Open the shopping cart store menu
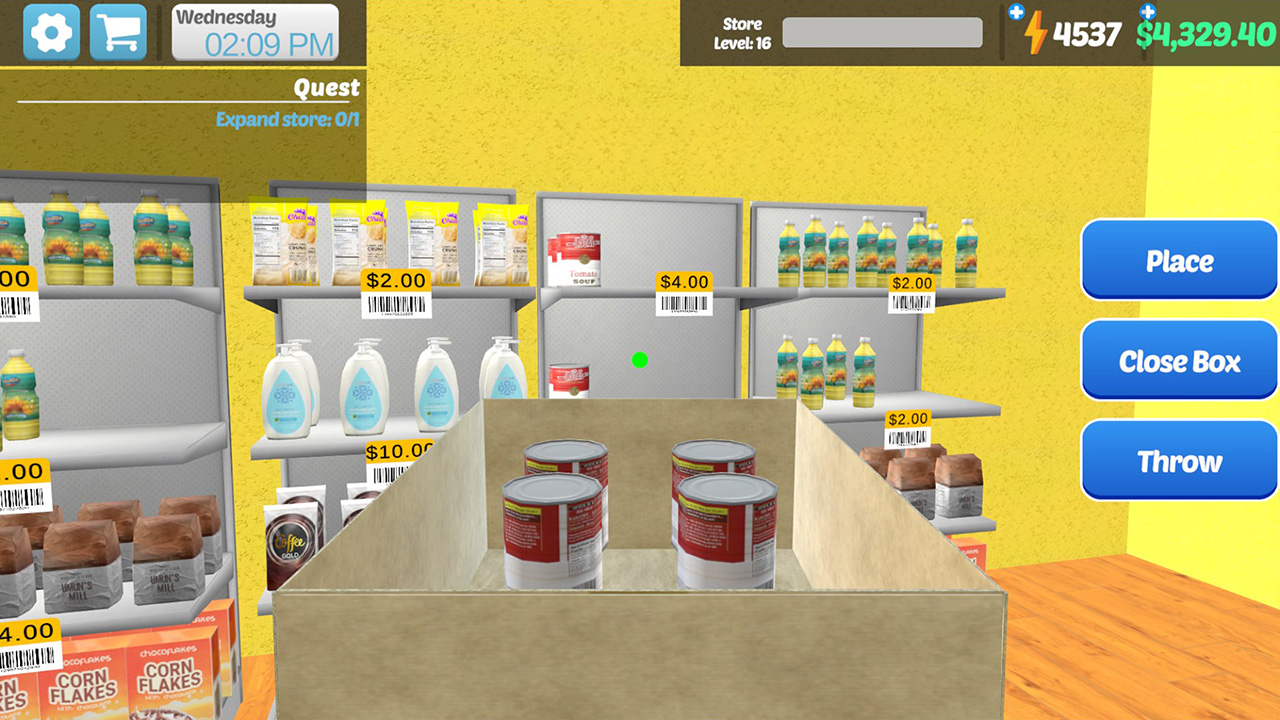 click(x=117, y=31)
